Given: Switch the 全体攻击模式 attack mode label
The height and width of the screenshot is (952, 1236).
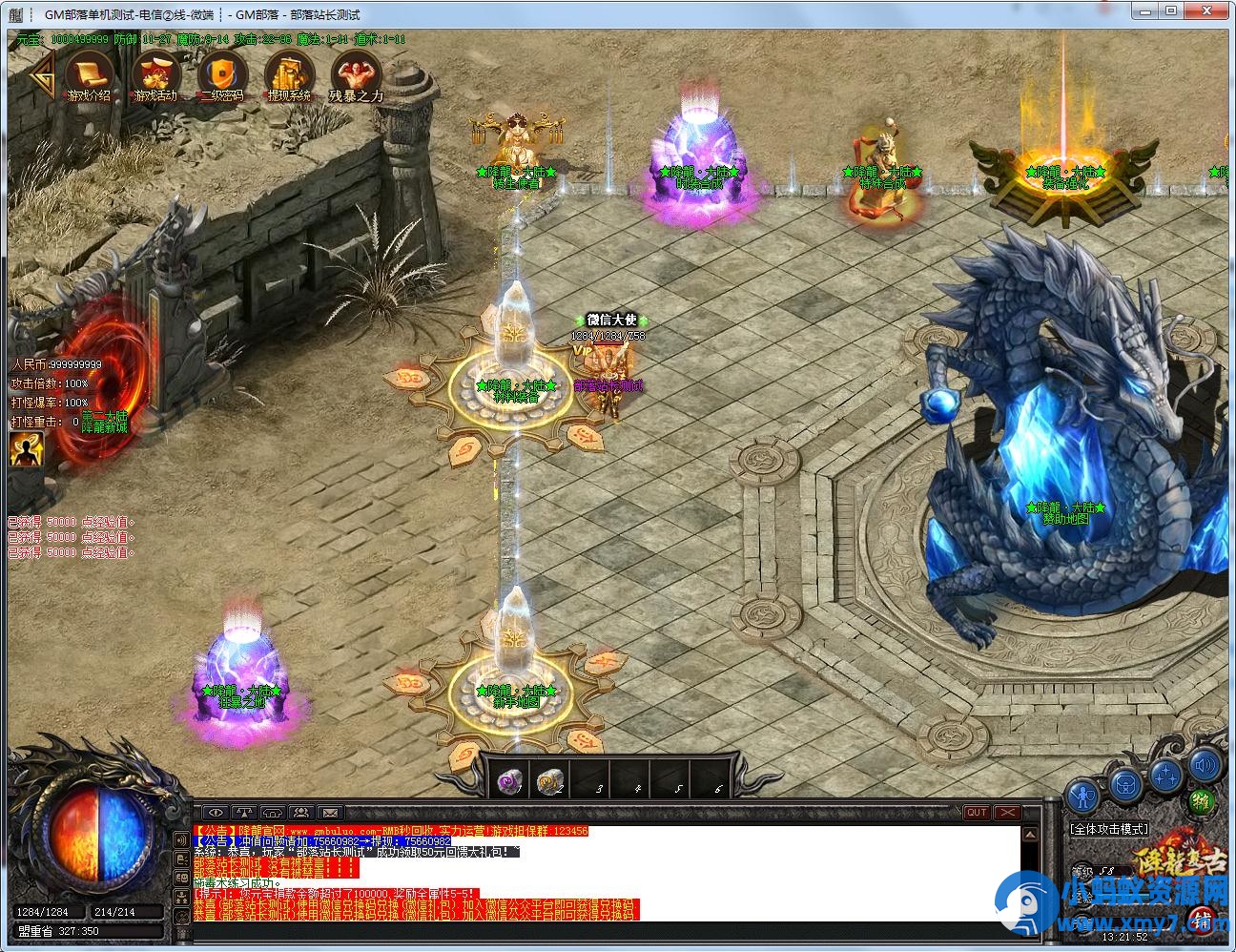Looking at the screenshot, I should click(1108, 829).
